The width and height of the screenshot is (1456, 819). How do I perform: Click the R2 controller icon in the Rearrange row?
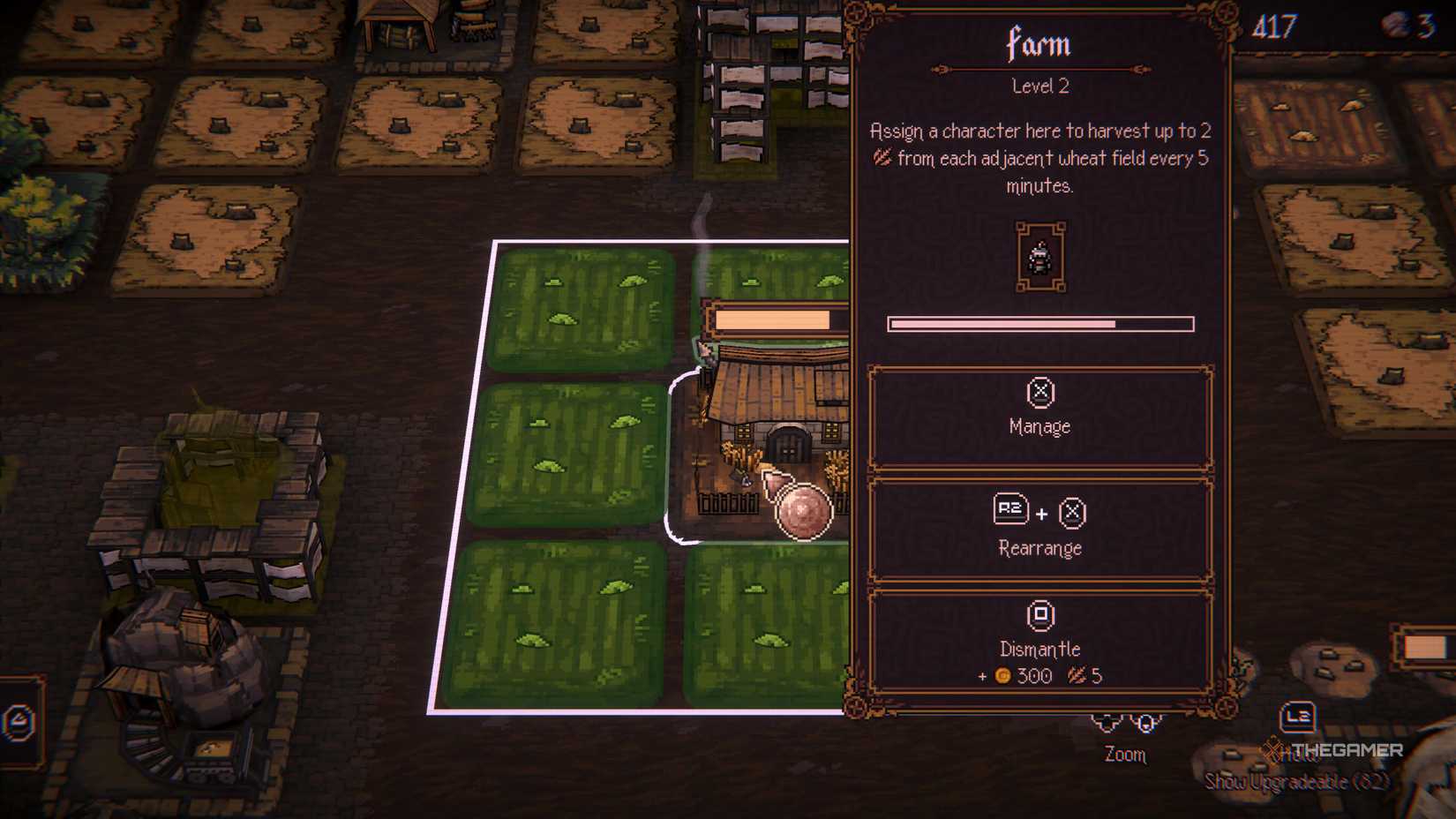[1012, 510]
